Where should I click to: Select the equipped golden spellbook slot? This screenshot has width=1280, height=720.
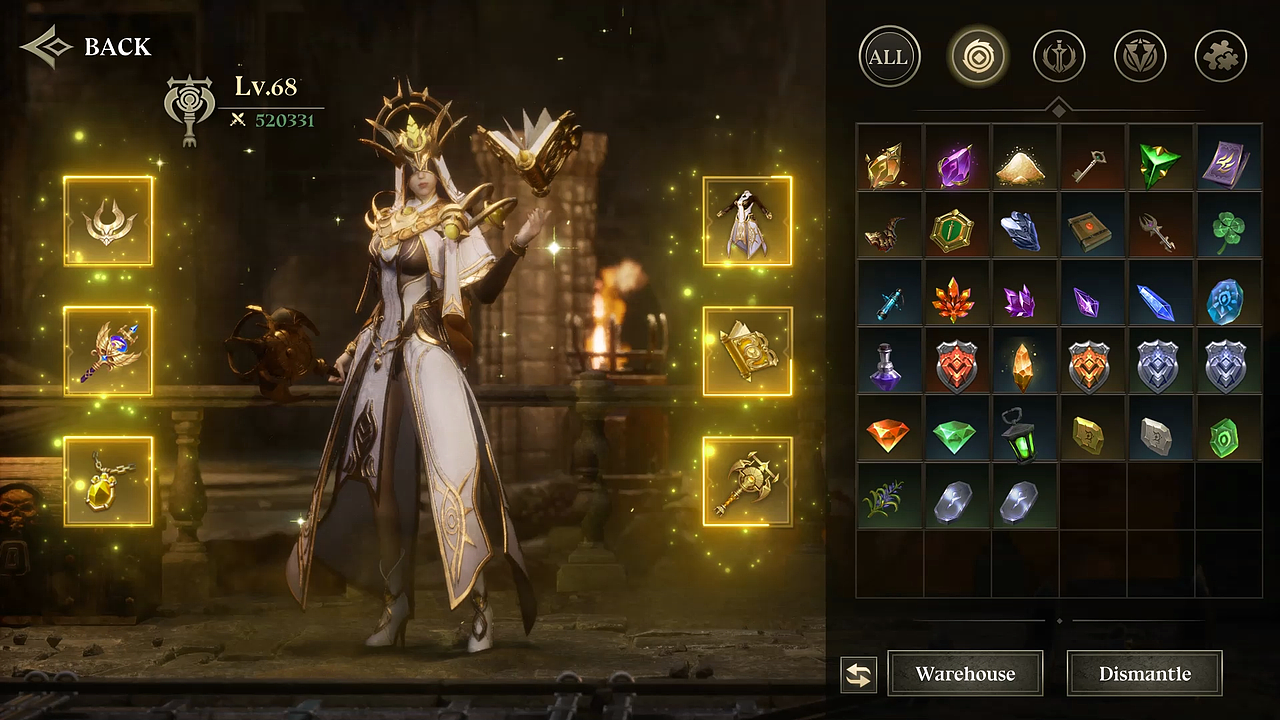click(747, 351)
